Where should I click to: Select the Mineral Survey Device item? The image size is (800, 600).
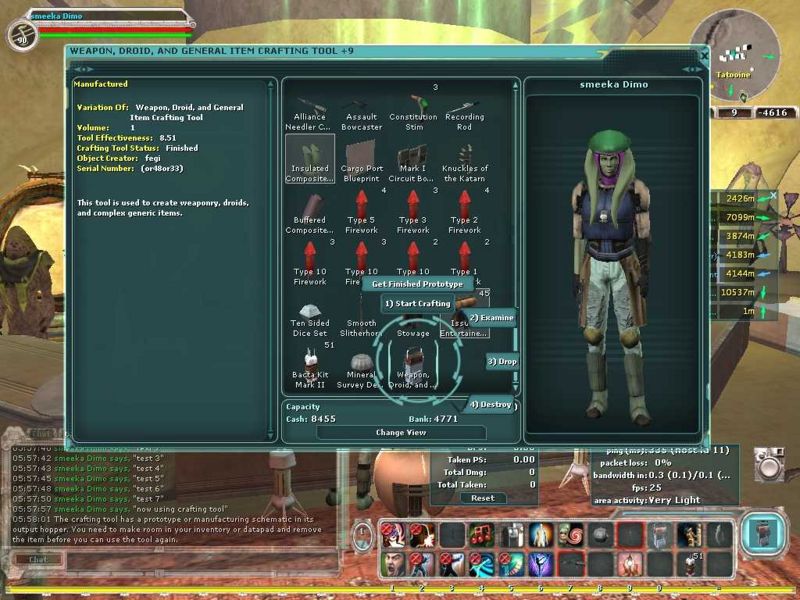[x=361, y=368]
